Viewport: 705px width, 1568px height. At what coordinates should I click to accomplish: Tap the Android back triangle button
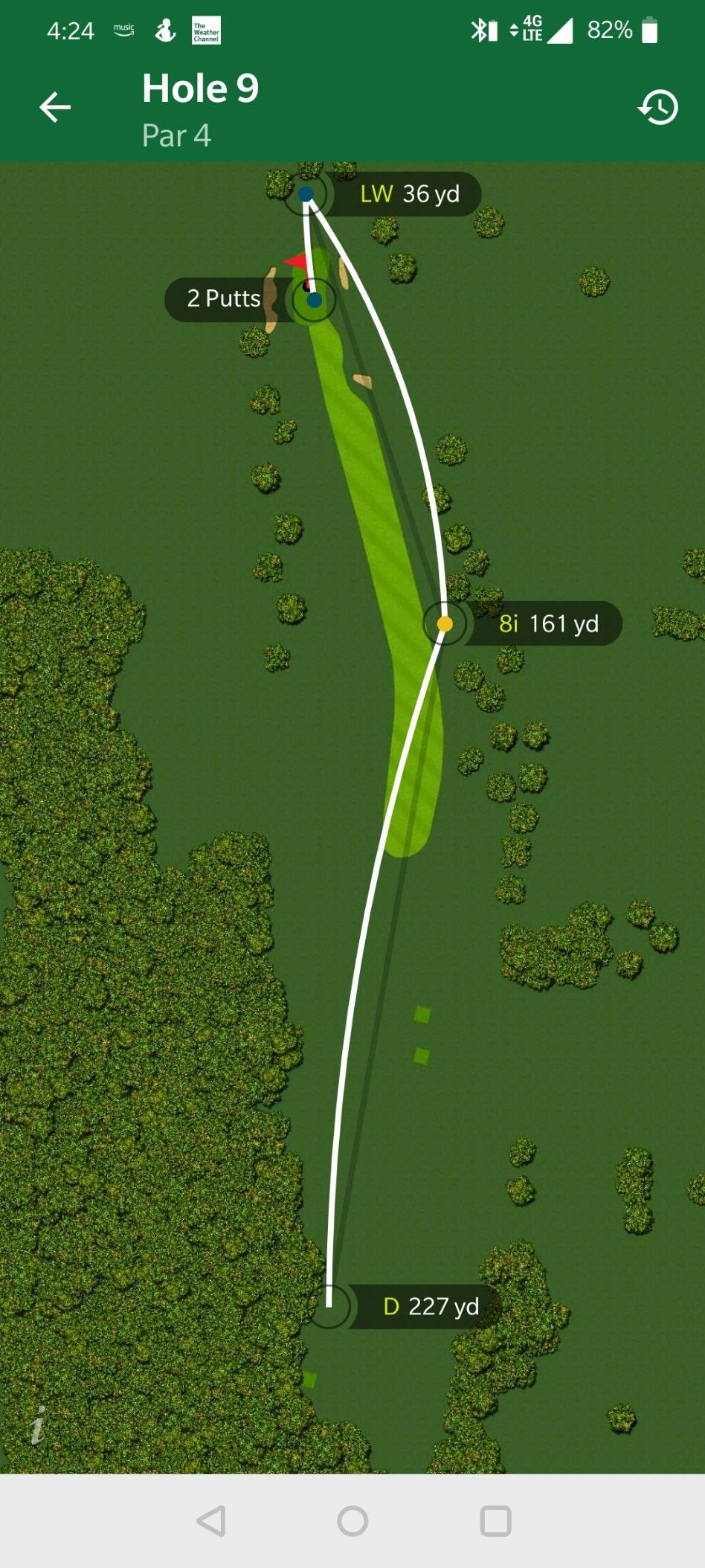(211, 1521)
